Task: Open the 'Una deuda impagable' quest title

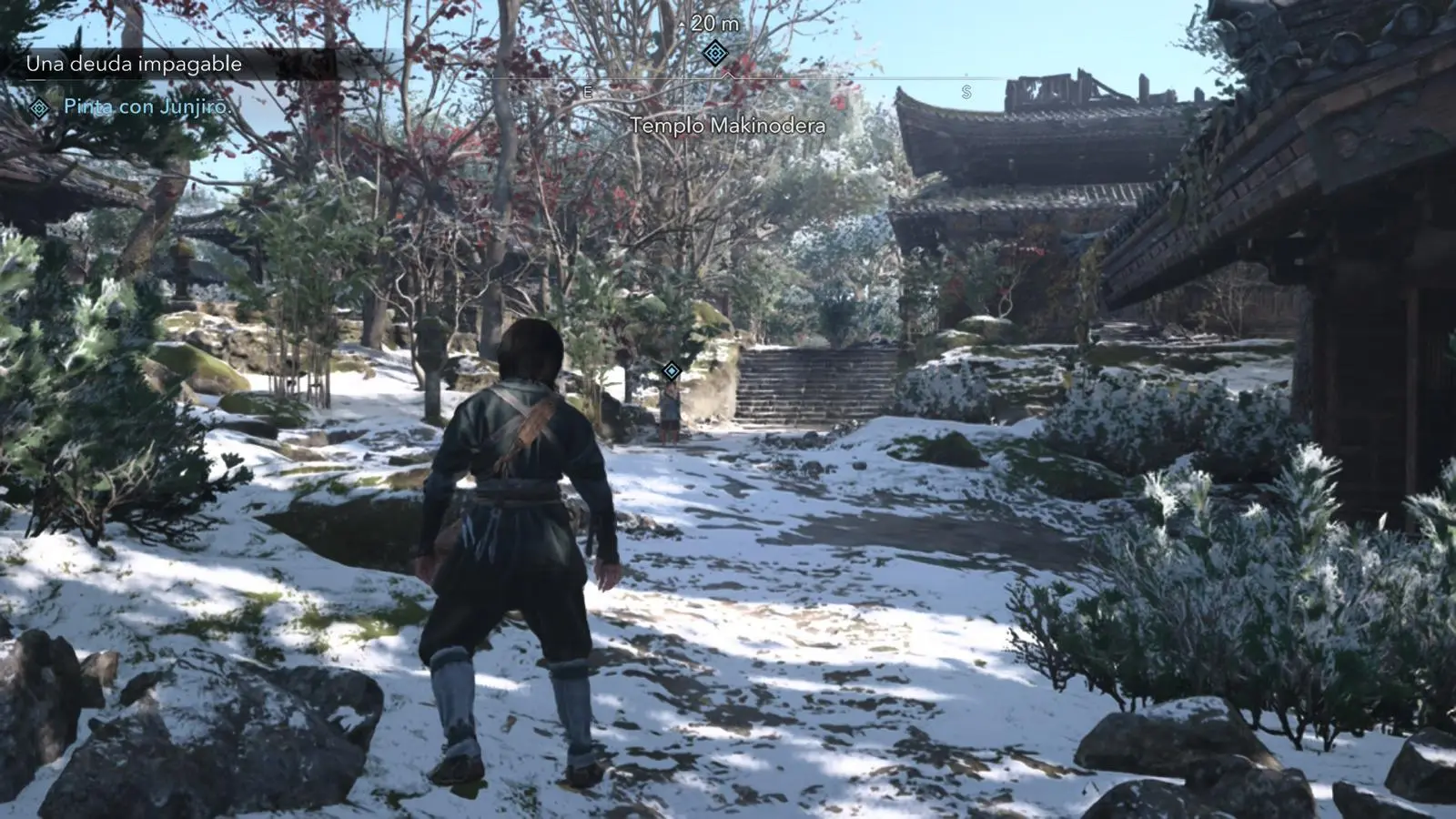Action: pyautogui.click(x=134, y=64)
